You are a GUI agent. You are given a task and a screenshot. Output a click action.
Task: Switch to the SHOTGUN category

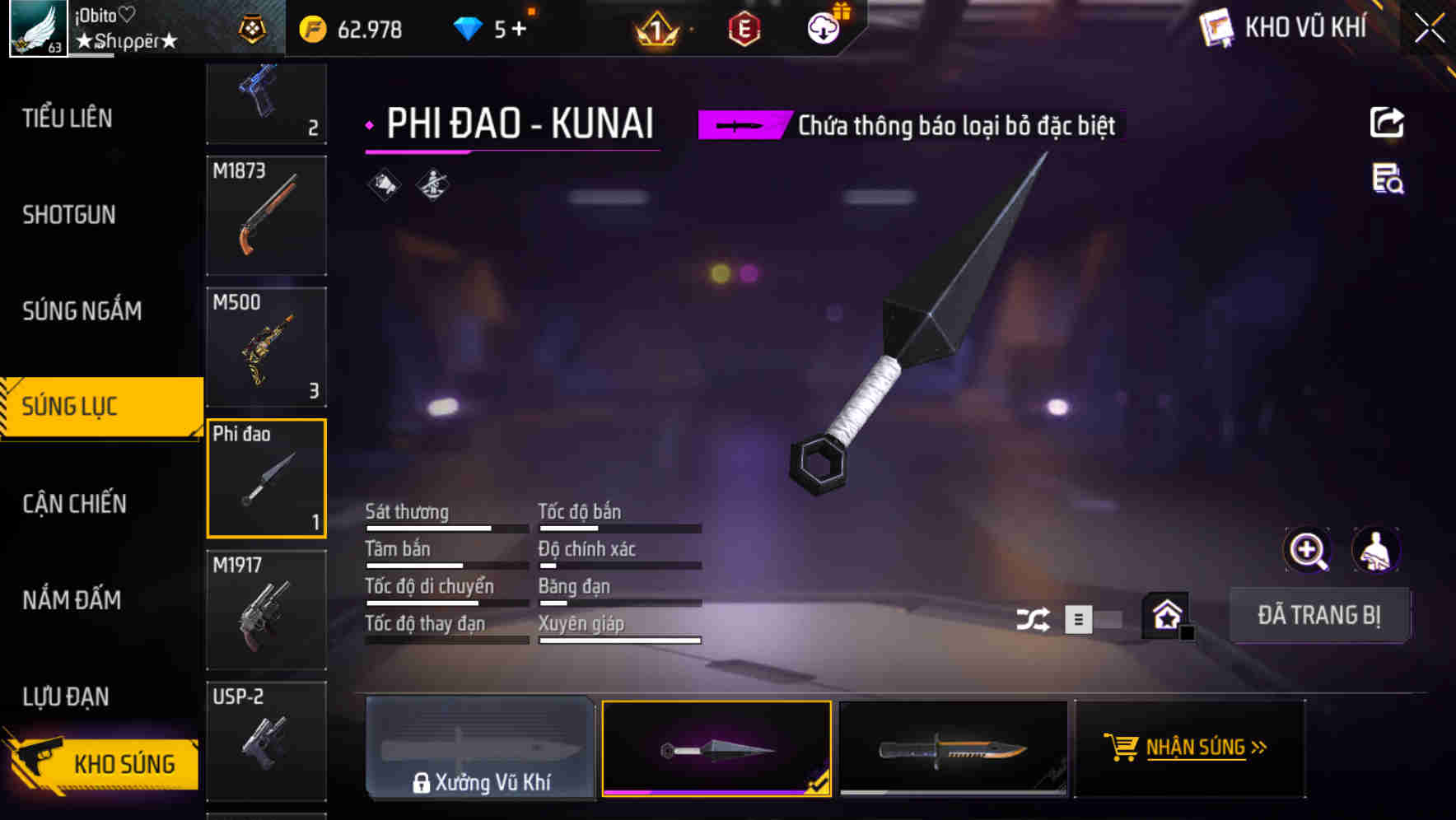tap(69, 215)
